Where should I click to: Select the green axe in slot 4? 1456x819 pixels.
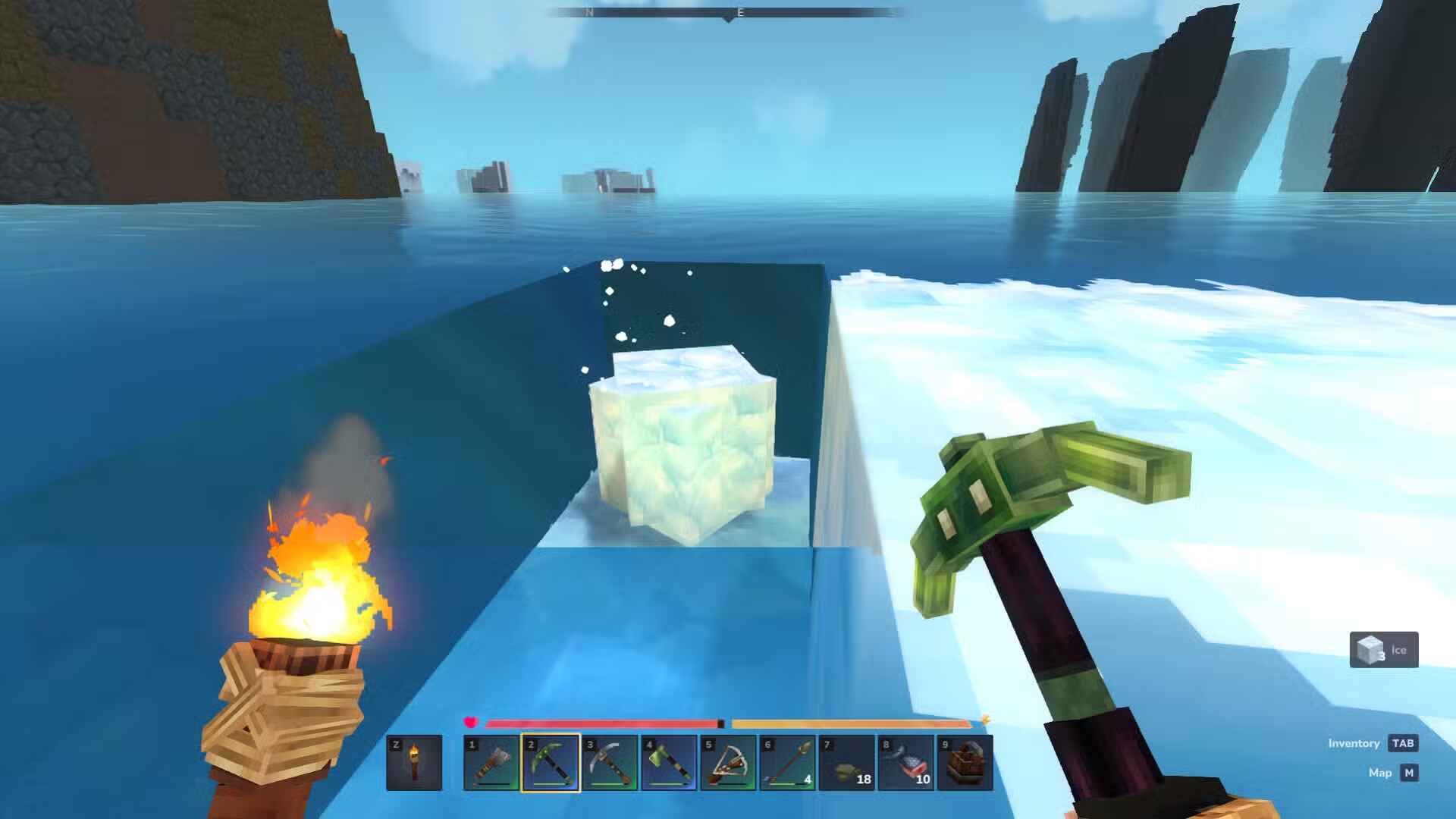(667, 762)
